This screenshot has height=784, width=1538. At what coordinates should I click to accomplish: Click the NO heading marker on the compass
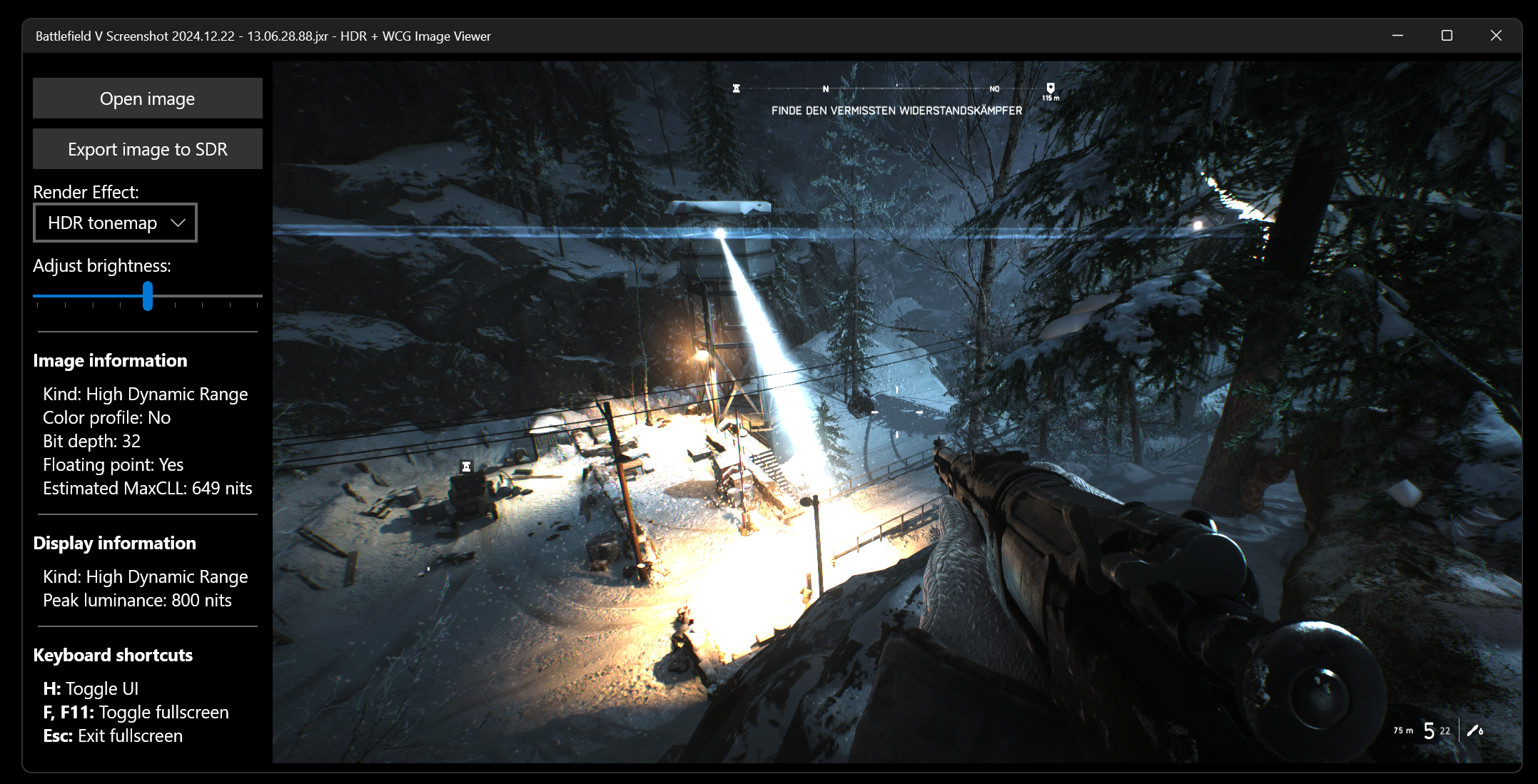[x=995, y=88]
